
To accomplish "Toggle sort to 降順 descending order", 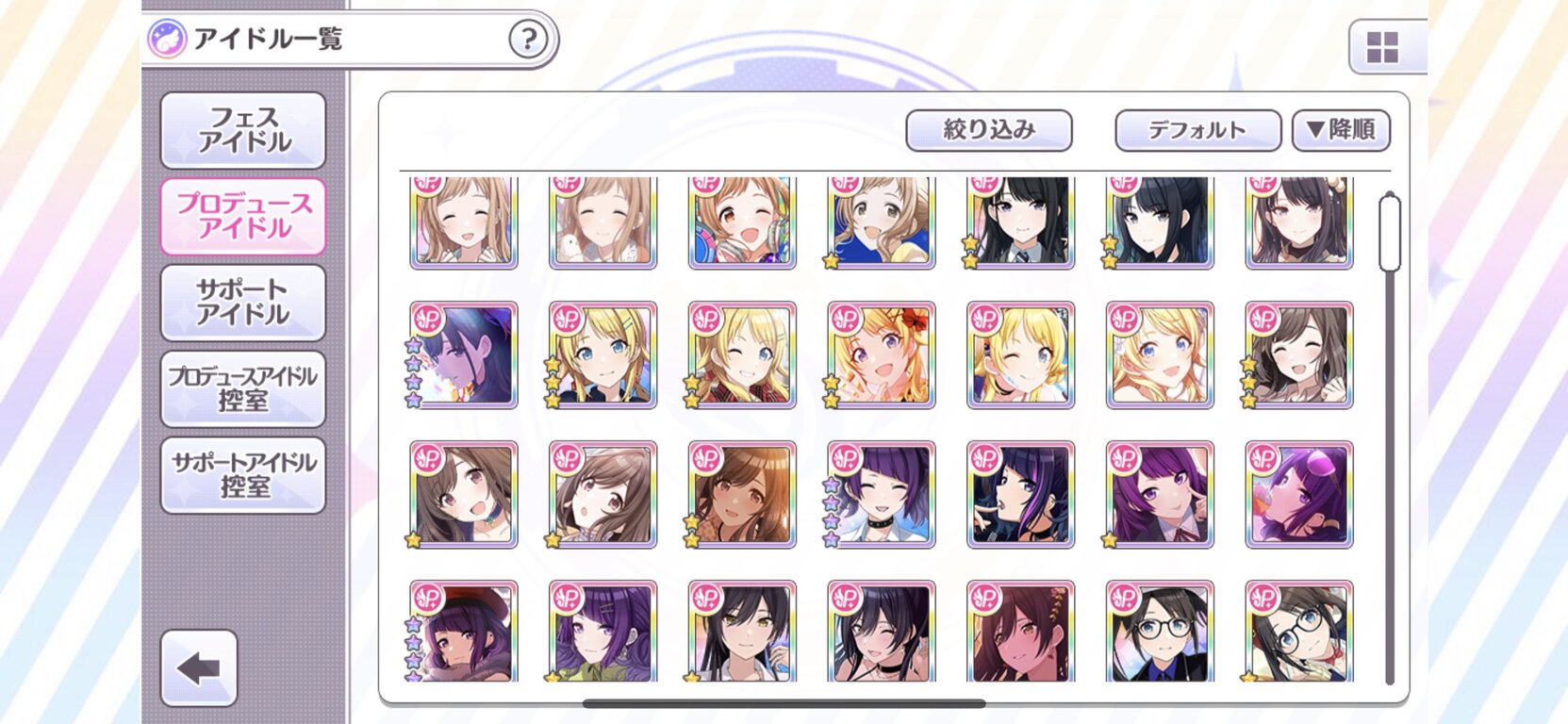I will tap(1340, 129).
